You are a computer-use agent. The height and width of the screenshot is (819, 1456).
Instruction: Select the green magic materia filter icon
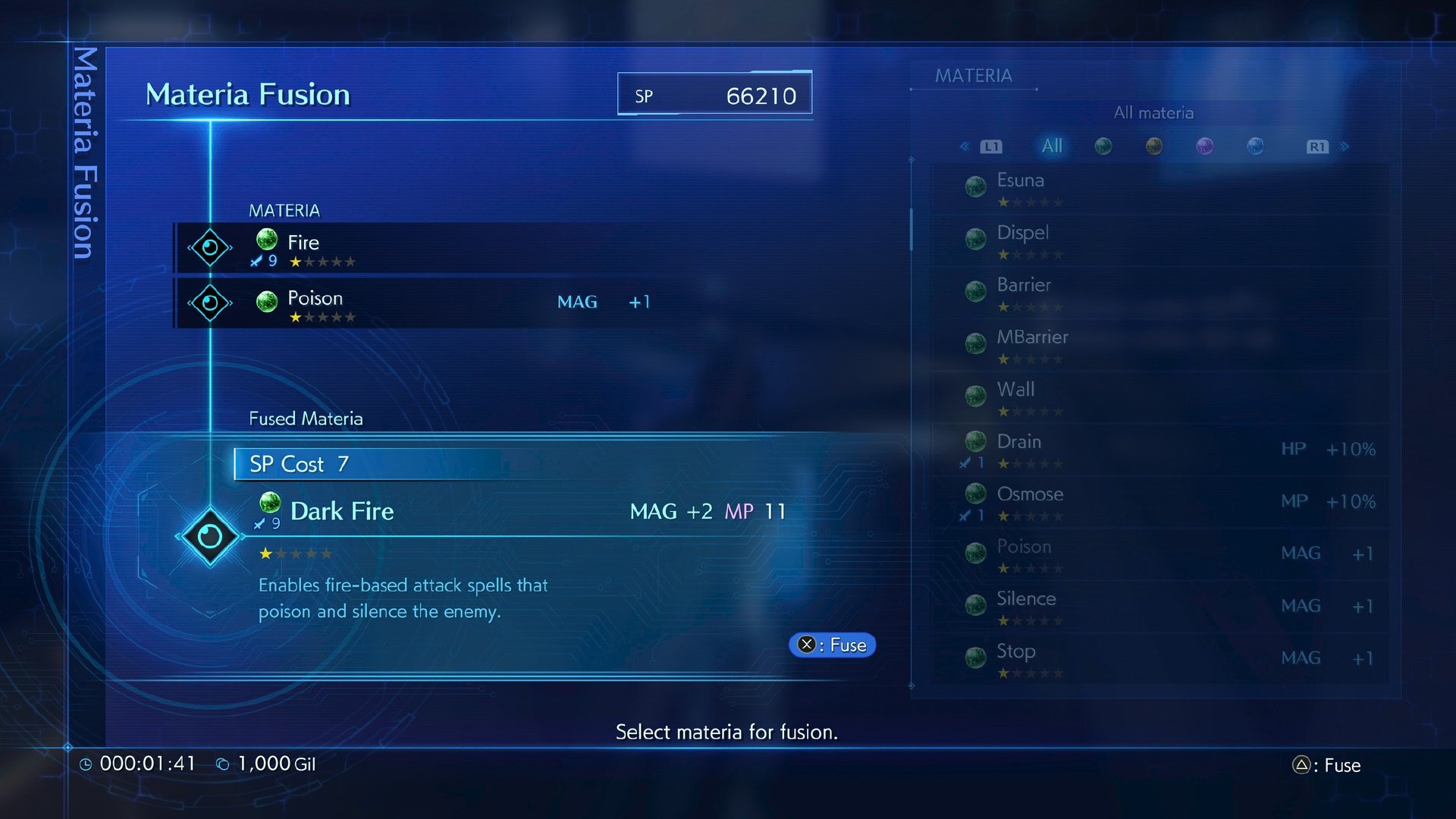click(1103, 146)
